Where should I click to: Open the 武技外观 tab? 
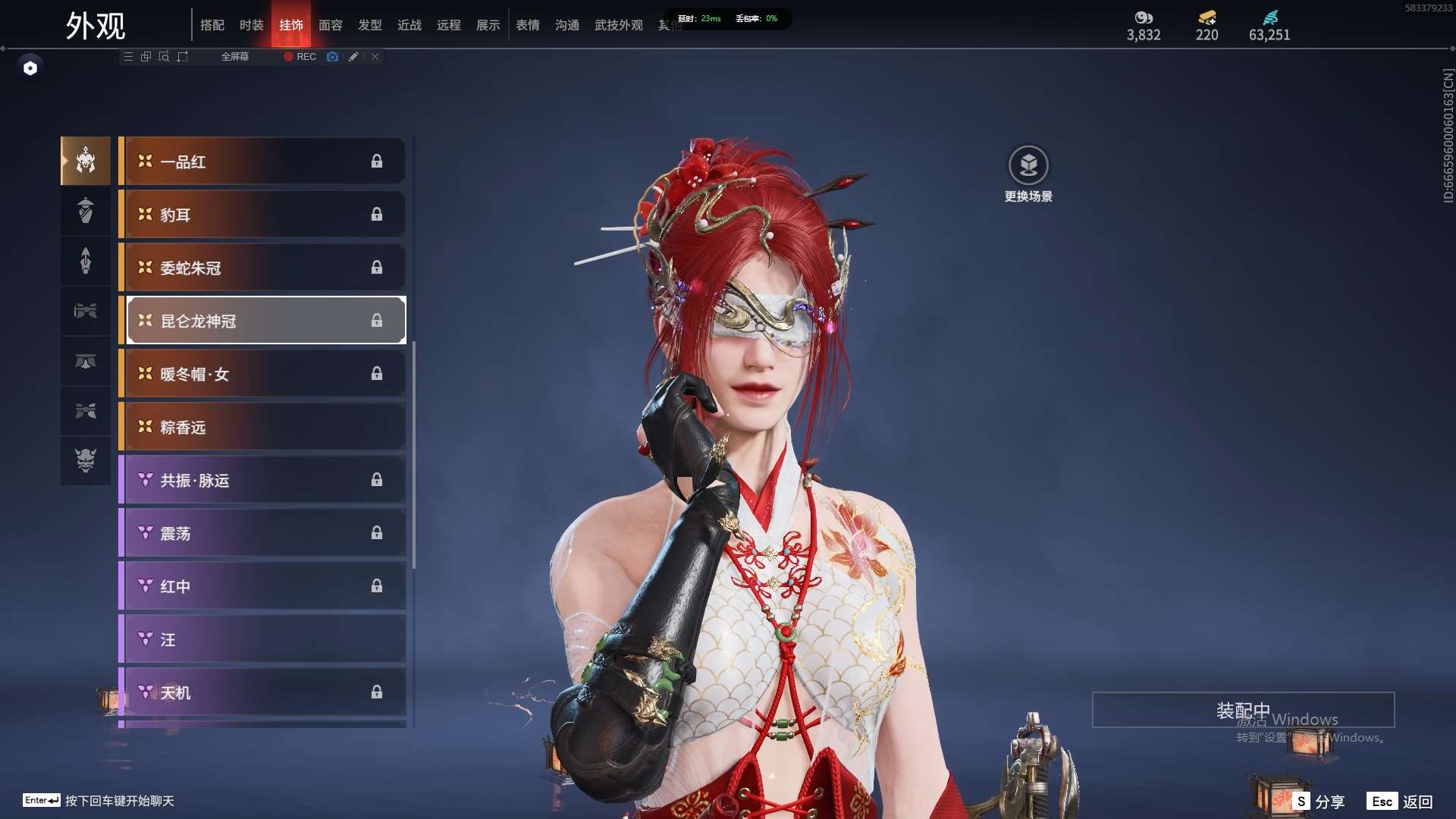point(619,25)
